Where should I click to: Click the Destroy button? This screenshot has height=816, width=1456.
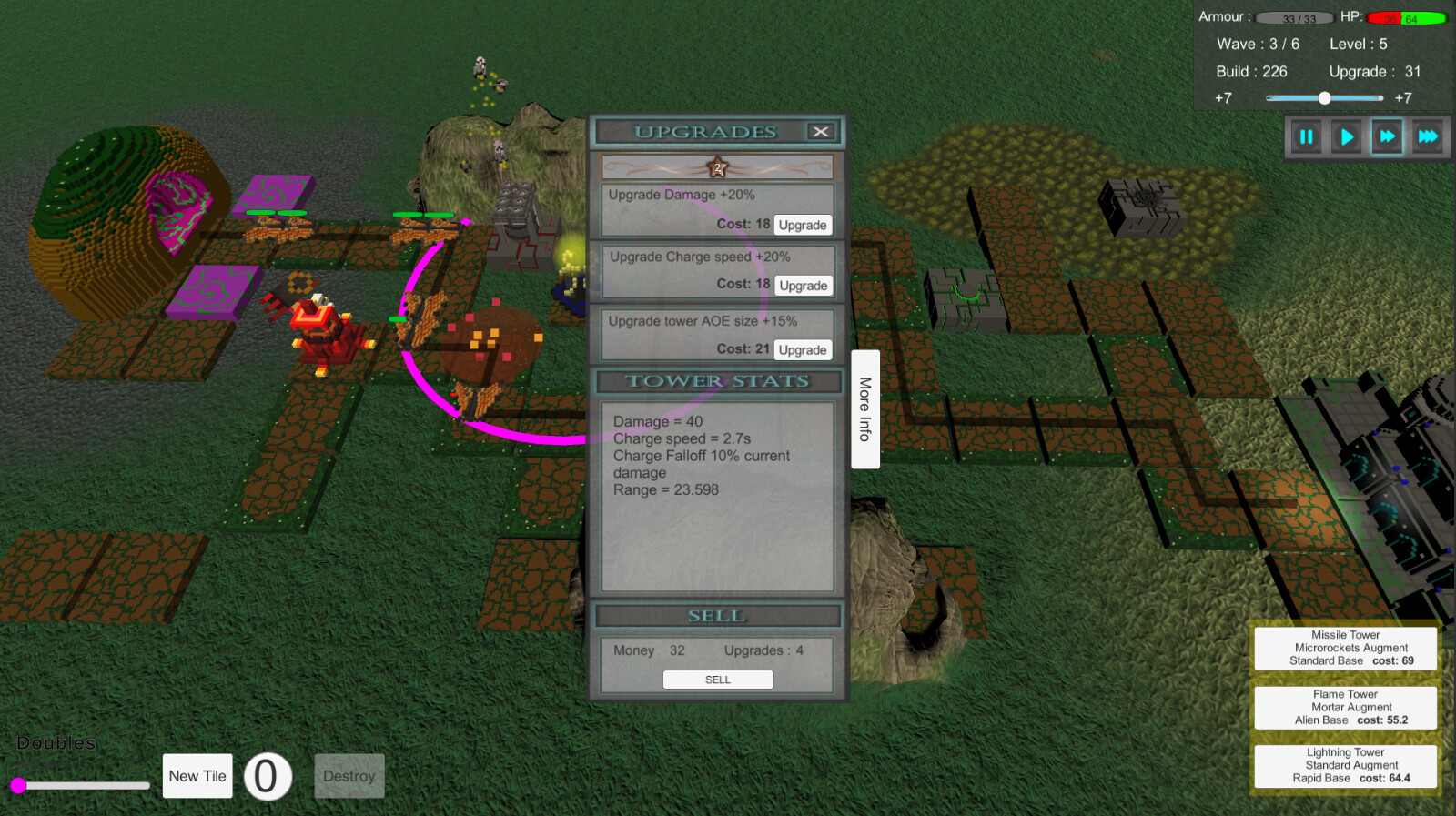349,776
